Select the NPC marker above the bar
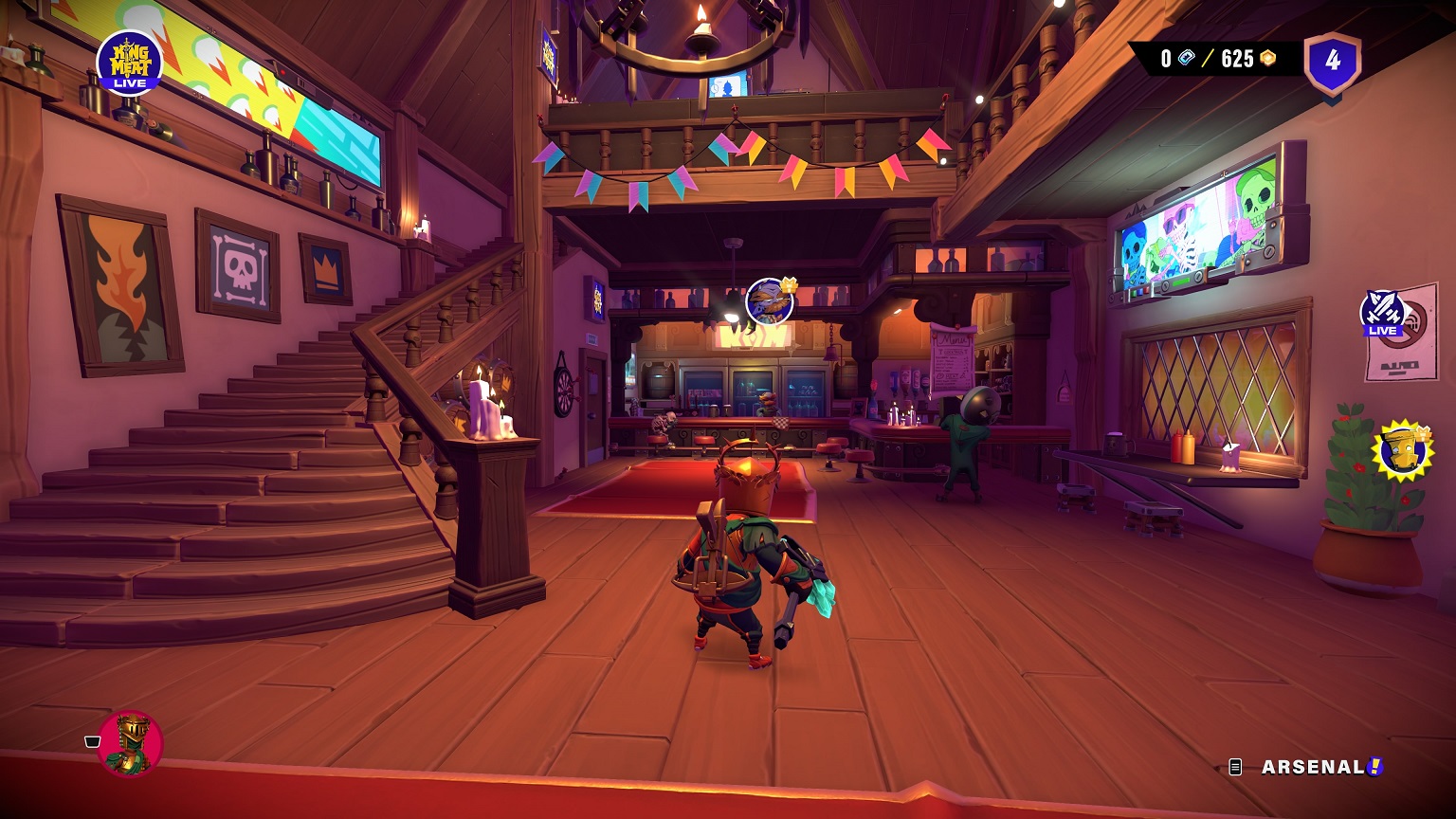Image resolution: width=1456 pixels, height=819 pixels. (x=770, y=301)
